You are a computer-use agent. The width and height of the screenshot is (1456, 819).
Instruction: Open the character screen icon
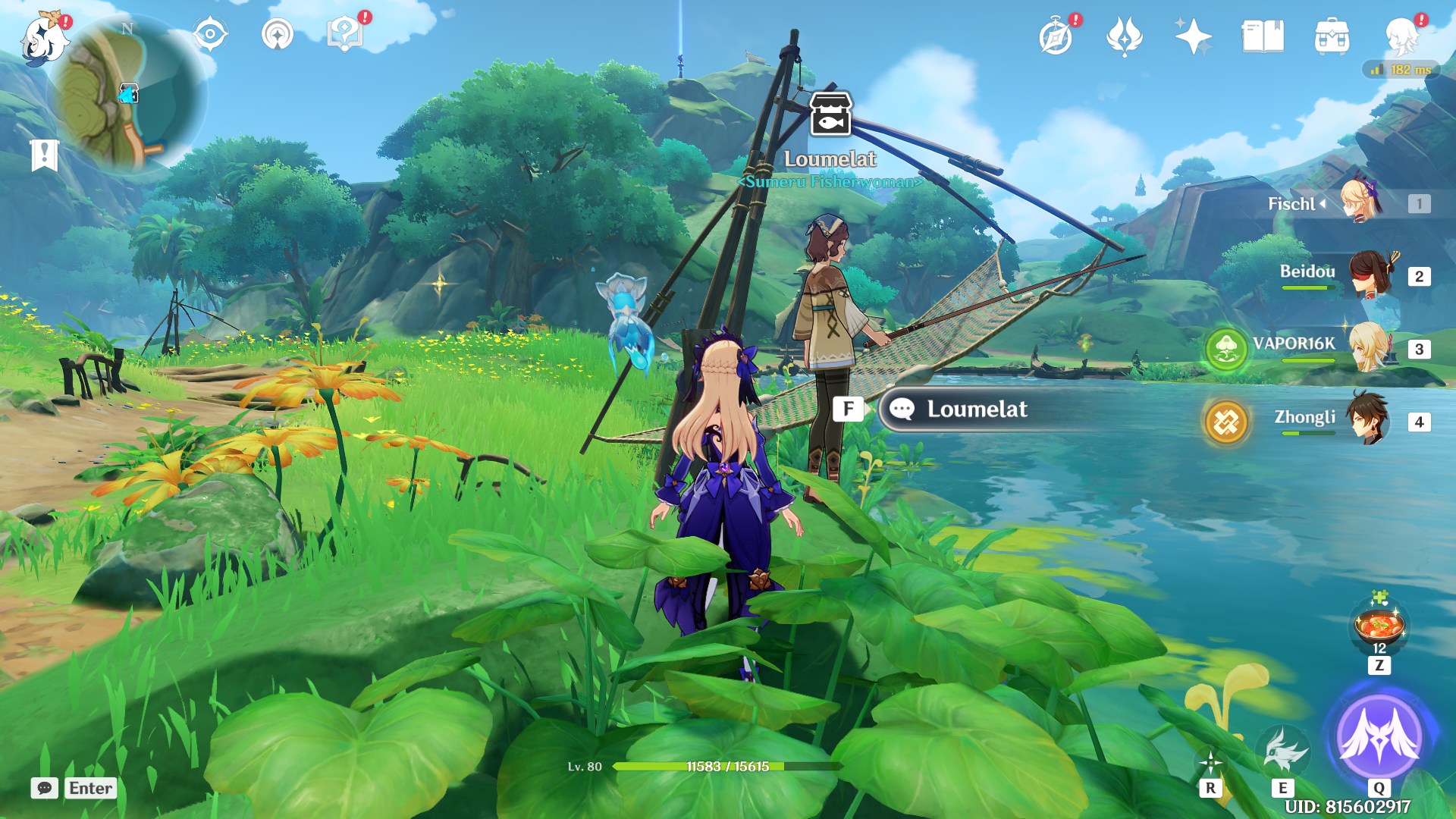click(x=1401, y=36)
